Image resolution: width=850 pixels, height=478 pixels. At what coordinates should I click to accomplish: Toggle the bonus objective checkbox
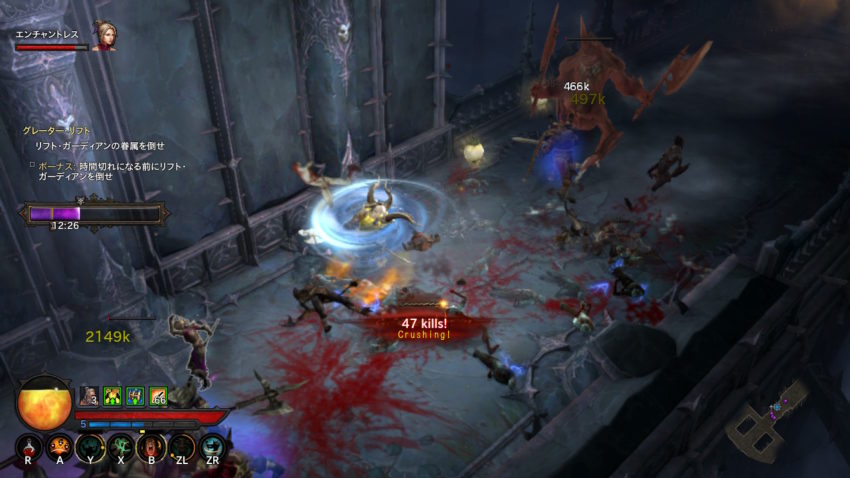click(32, 165)
